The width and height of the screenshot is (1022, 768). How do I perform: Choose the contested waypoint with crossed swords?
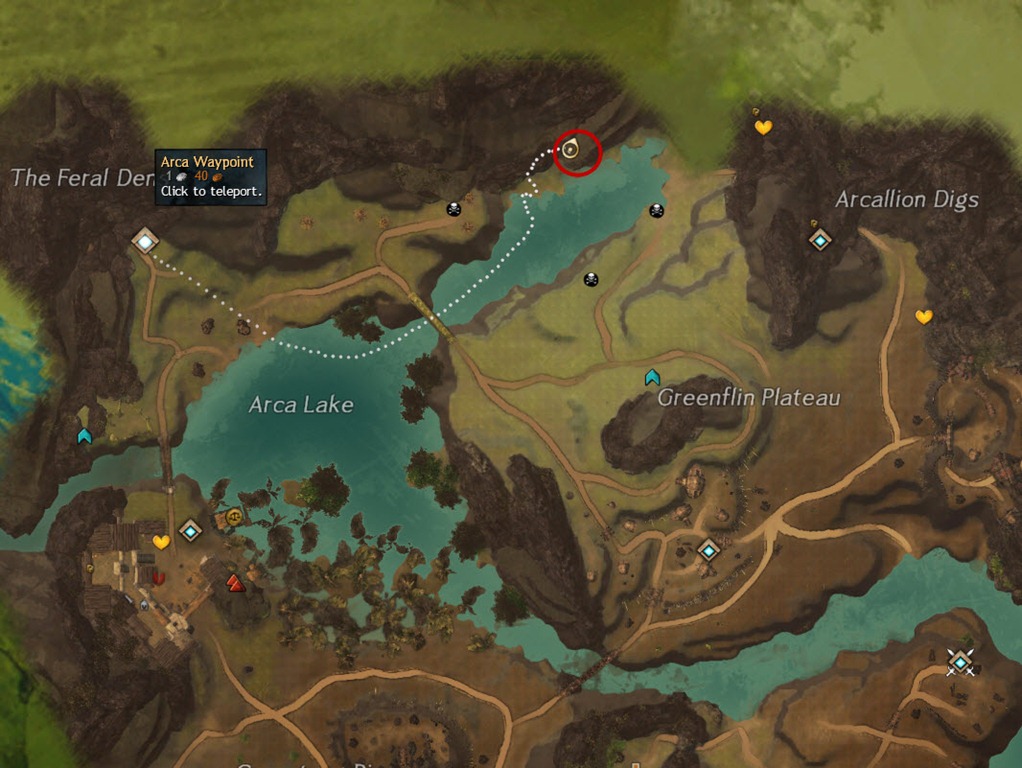point(960,661)
